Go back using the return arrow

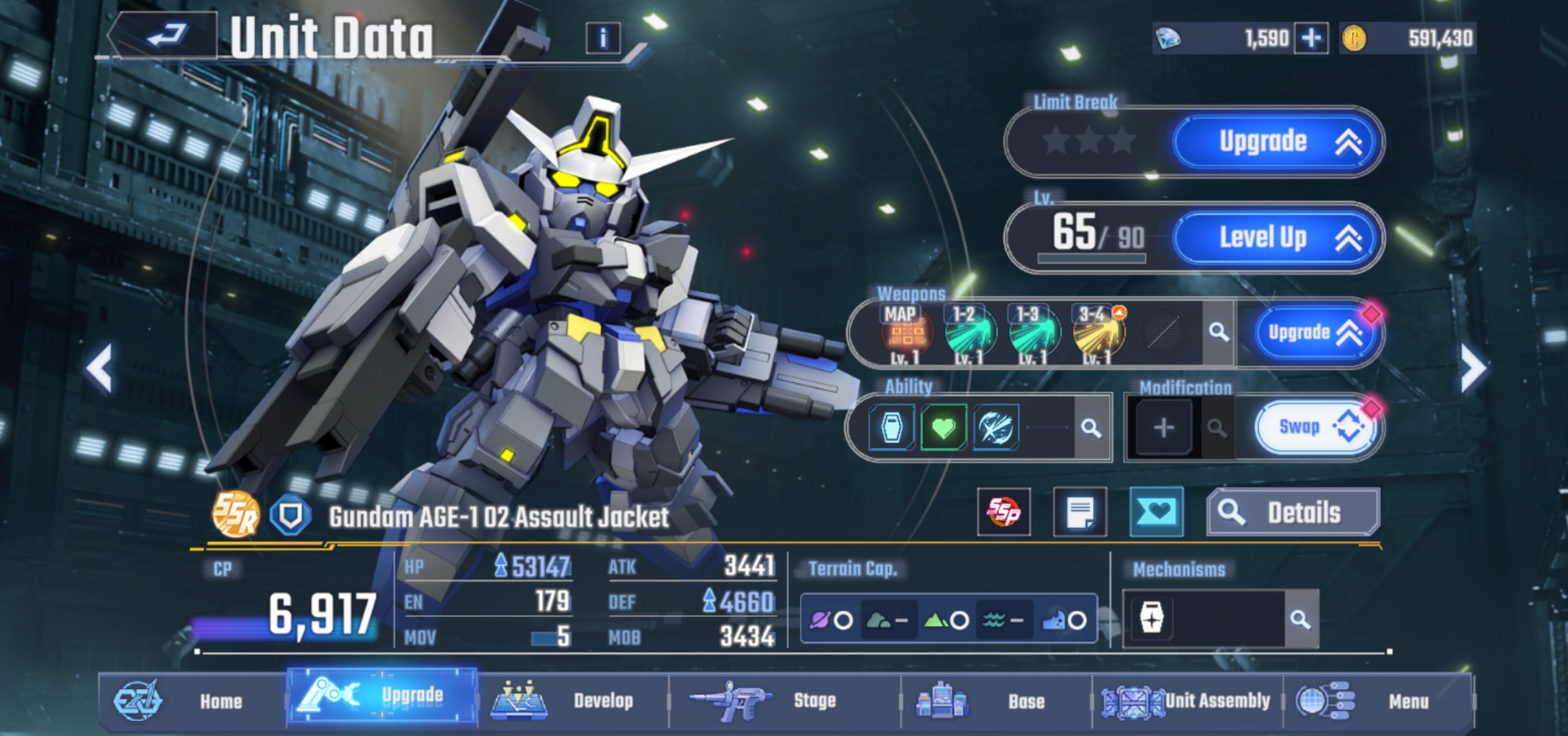click(x=165, y=35)
